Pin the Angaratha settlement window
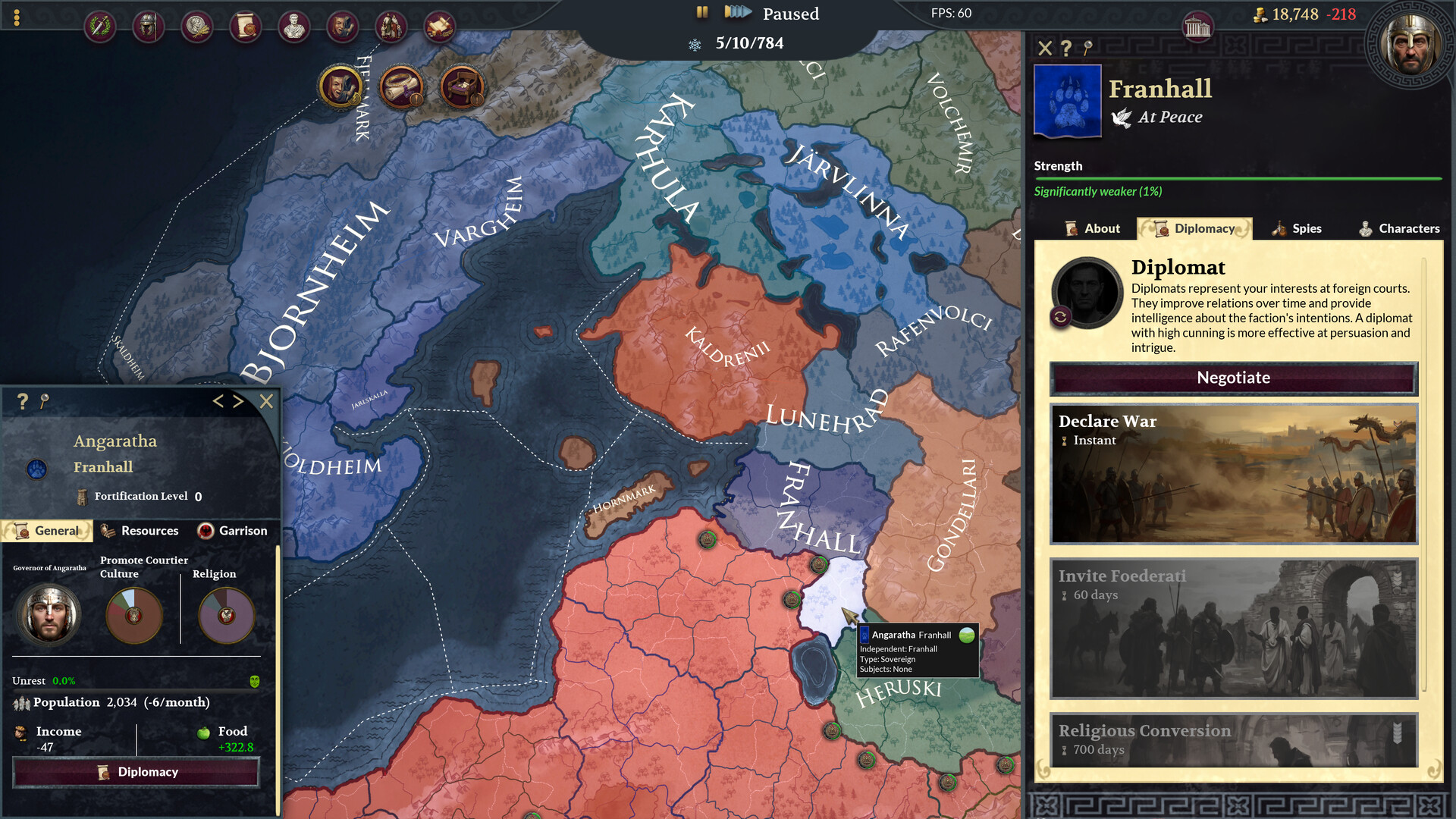Screen dimensions: 1456x819 click(44, 402)
